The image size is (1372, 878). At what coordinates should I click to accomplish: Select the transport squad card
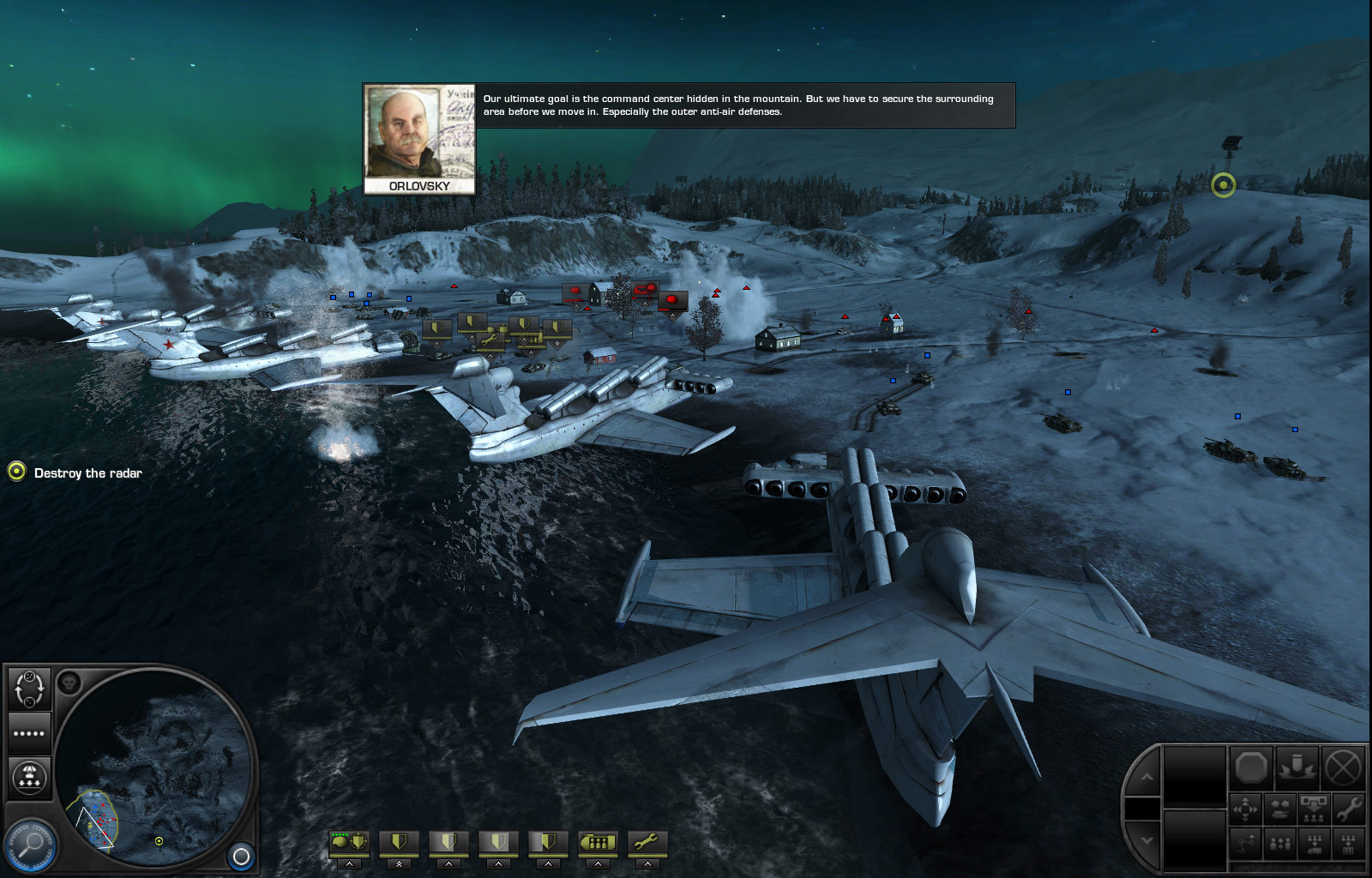pos(597,843)
